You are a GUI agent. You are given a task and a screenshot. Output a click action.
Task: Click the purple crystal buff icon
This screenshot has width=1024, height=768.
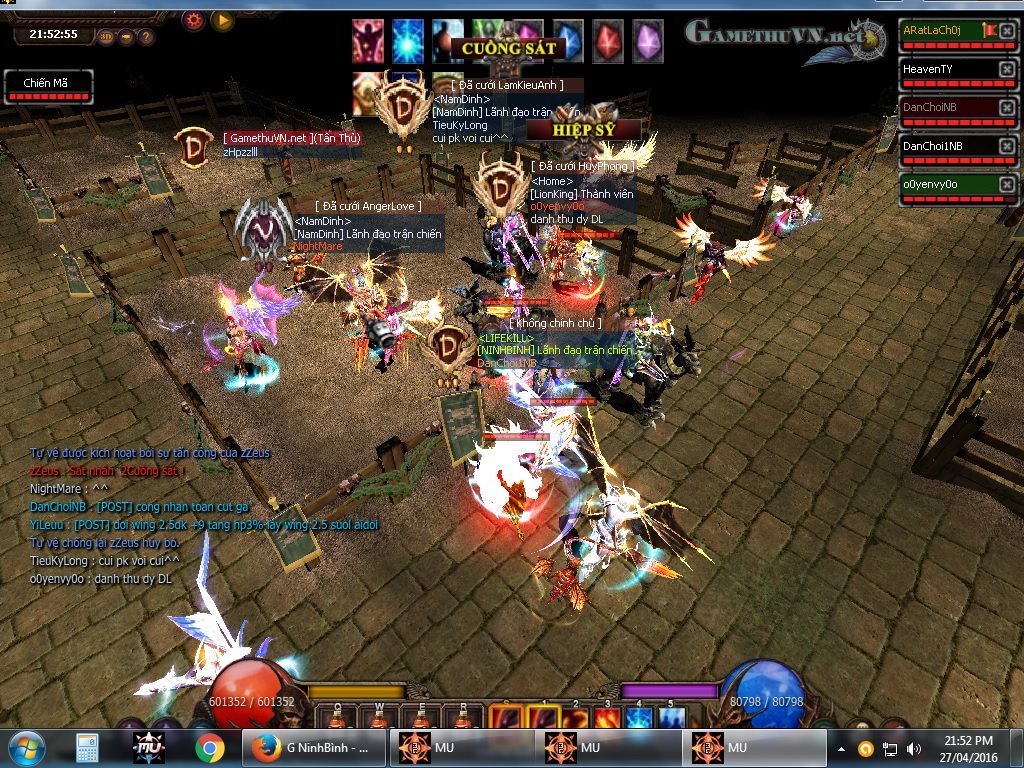[x=647, y=41]
